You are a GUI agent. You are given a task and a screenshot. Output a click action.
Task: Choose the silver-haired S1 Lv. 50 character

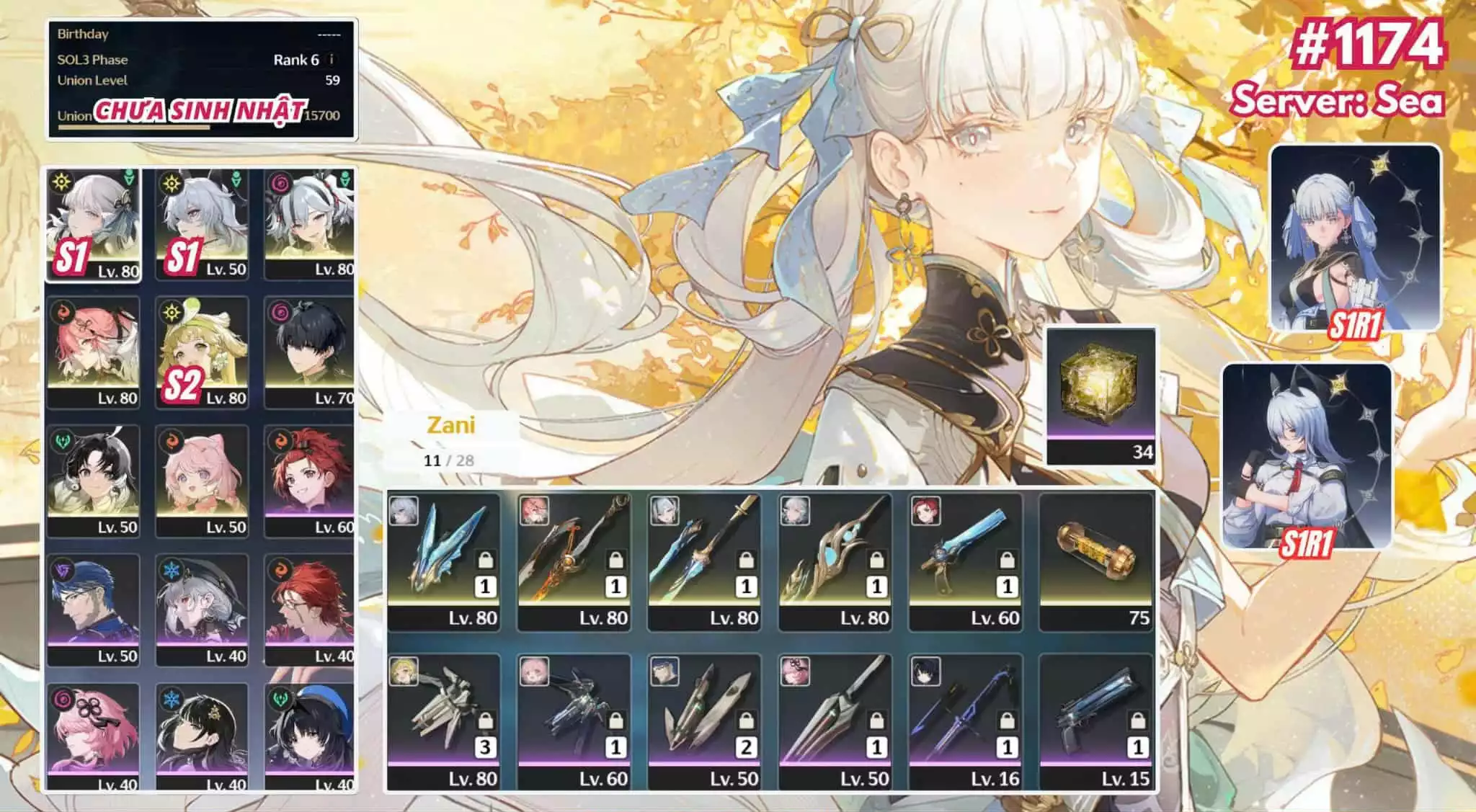[x=202, y=225]
